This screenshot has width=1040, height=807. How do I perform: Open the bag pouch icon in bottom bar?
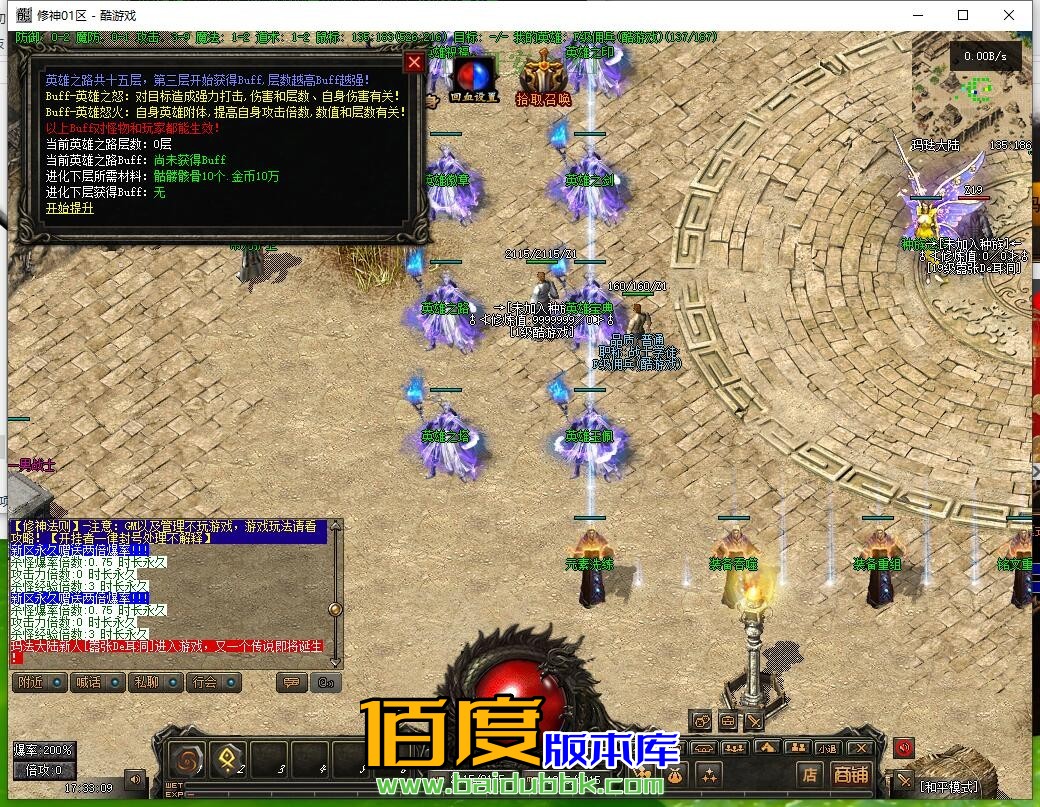click(x=675, y=774)
